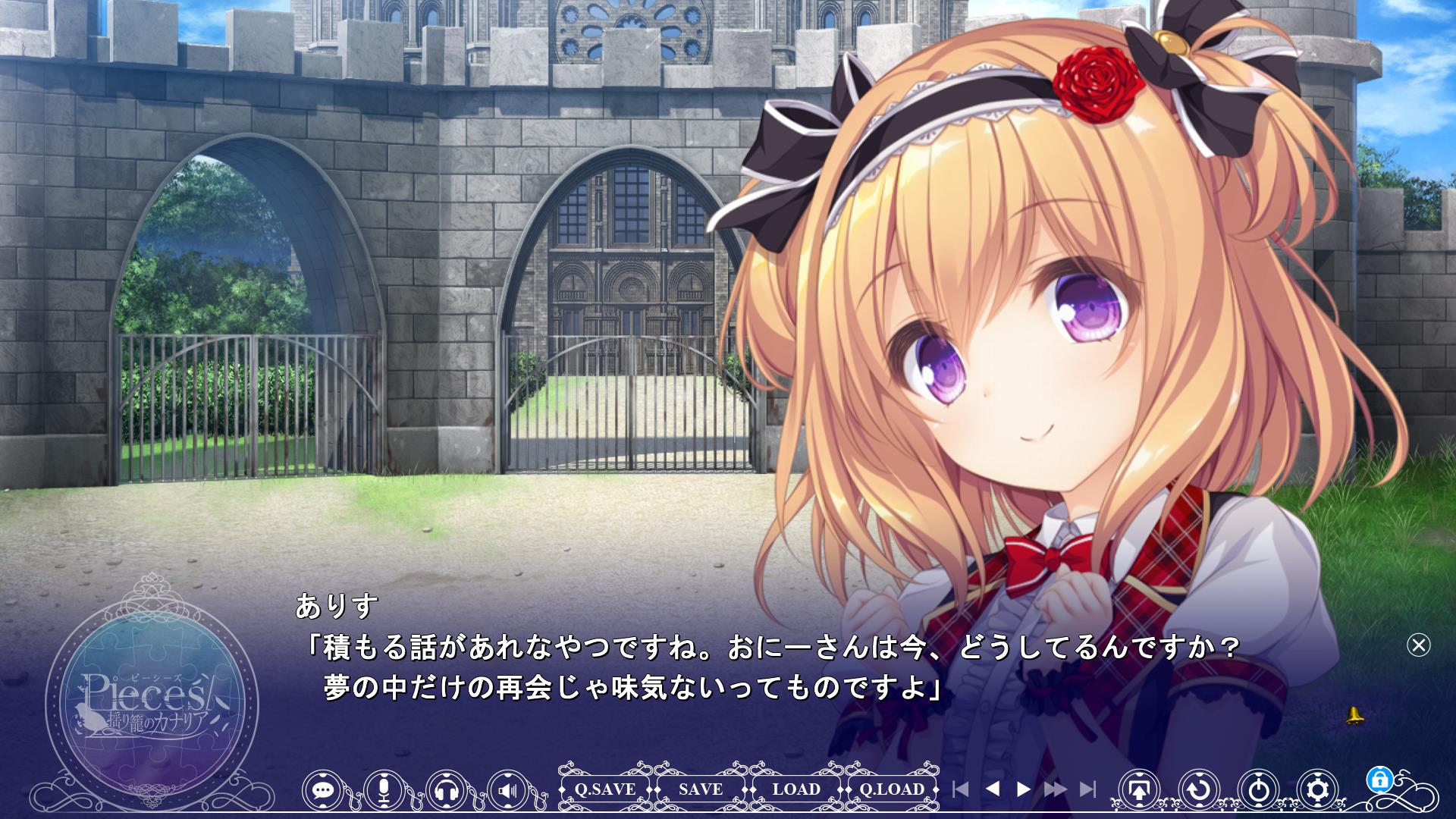
Task: Jump to the previous scene
Action: tap(960, 789)
